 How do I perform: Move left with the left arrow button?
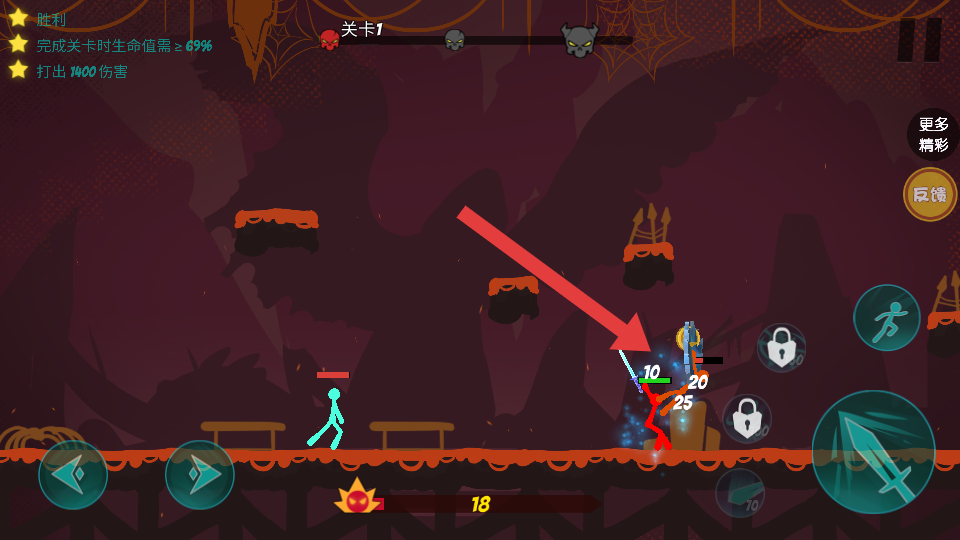73,475
